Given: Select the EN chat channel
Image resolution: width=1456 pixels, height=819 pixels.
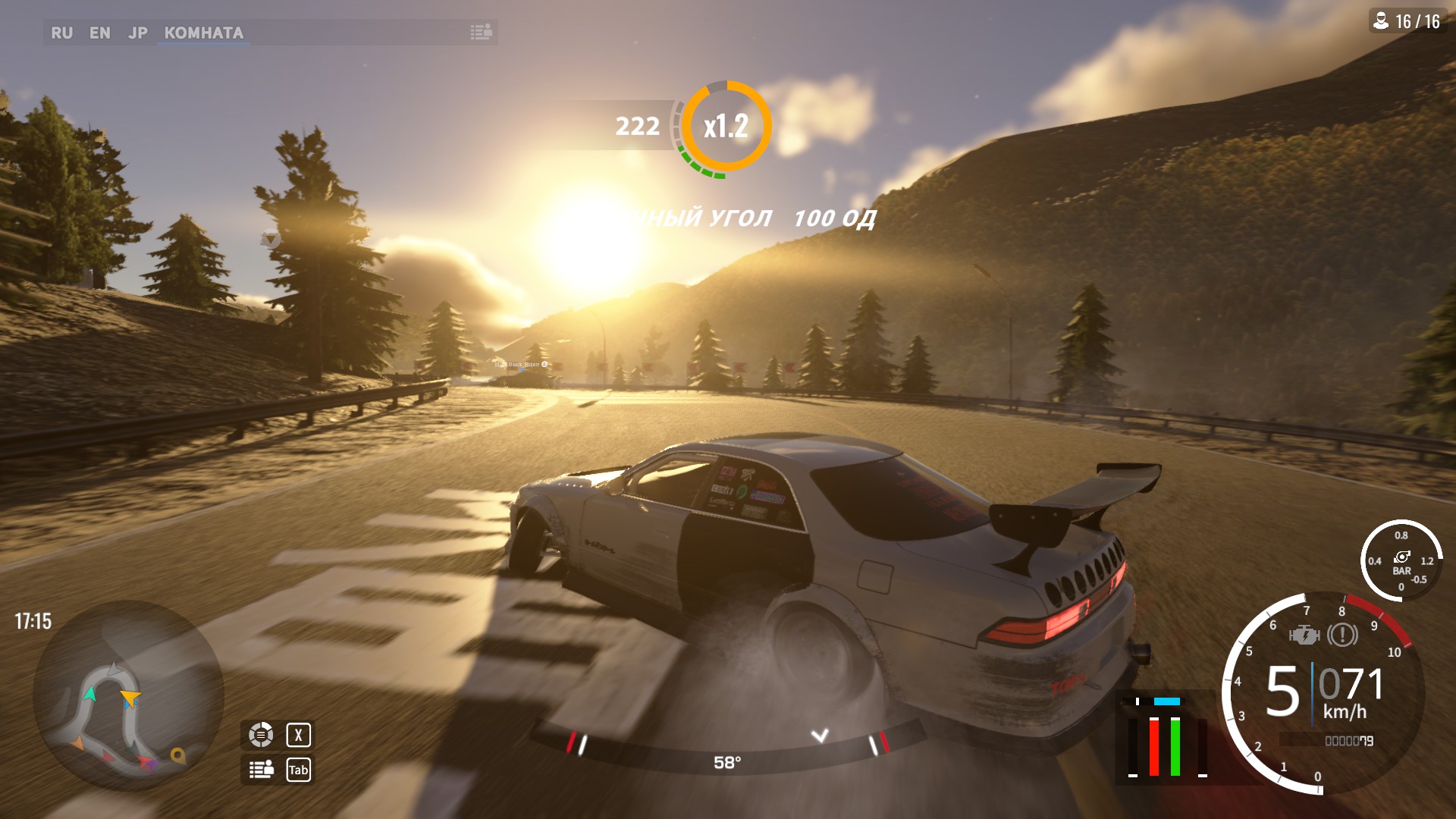Looking at the screenshot, I should click(99, 33).
